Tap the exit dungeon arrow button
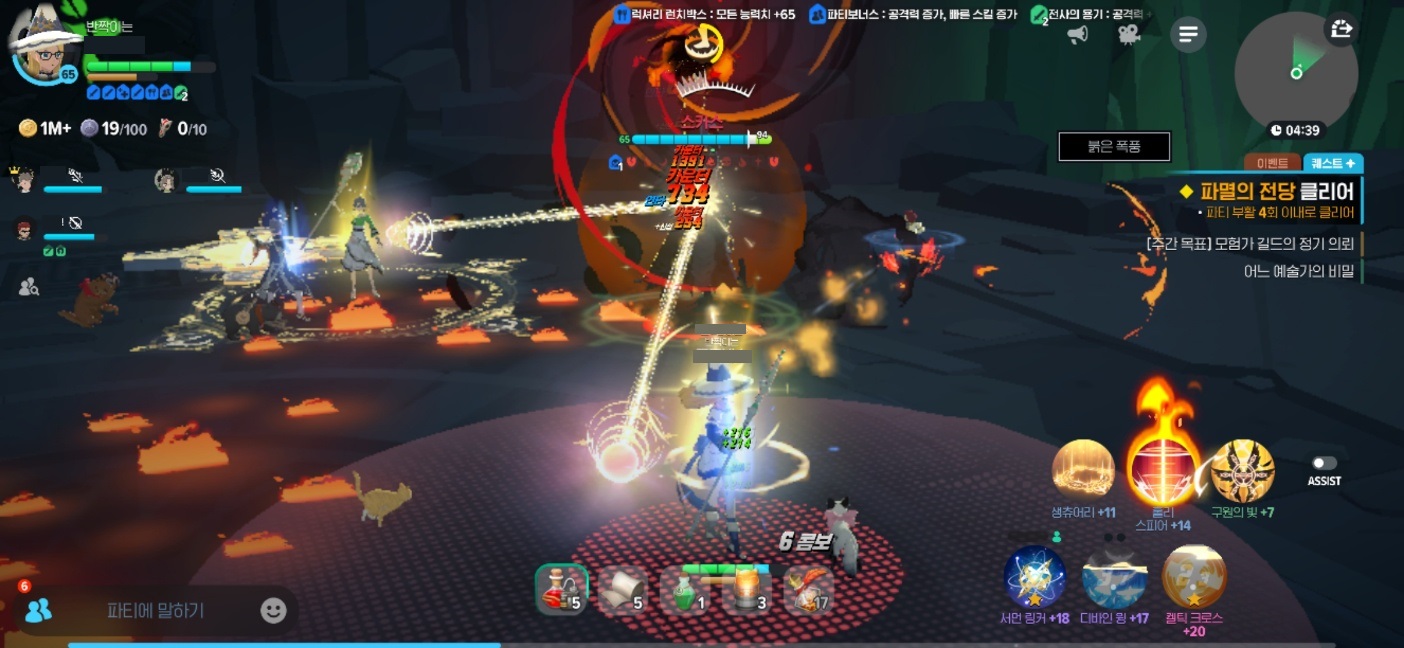This screenshot has width=1404, height=648. coord(1341,30)
